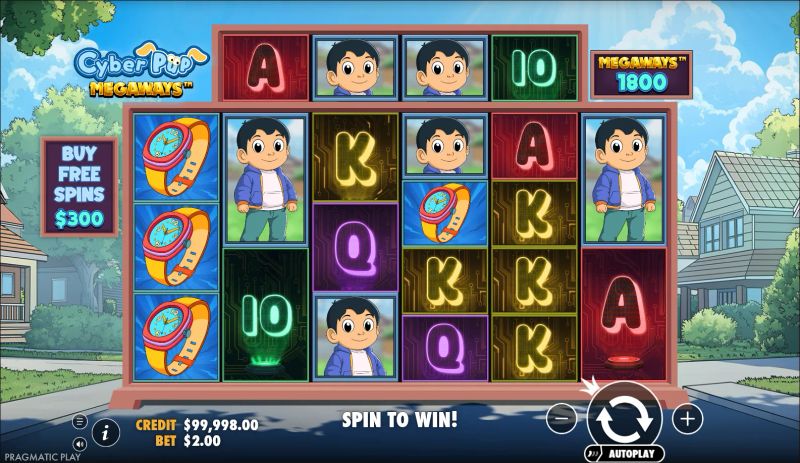Open the Autoplay options
800x463 pixels.
click(x=625, y=453)
